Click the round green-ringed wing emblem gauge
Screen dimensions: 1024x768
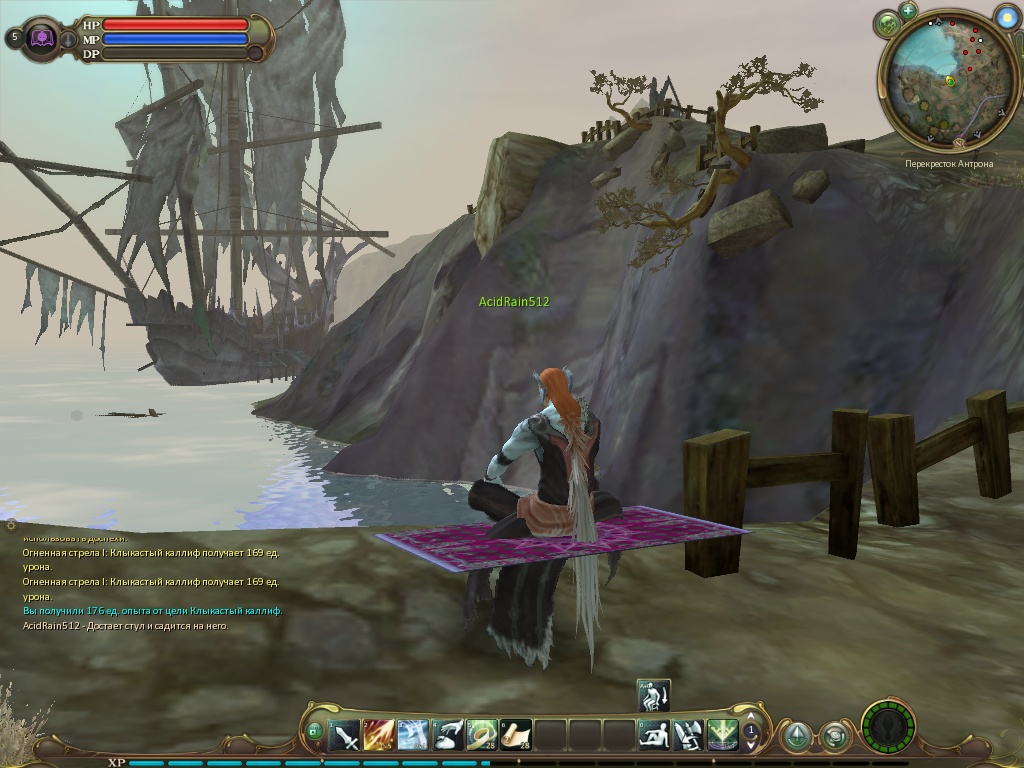pyautogui.click(x=887, y=727)
